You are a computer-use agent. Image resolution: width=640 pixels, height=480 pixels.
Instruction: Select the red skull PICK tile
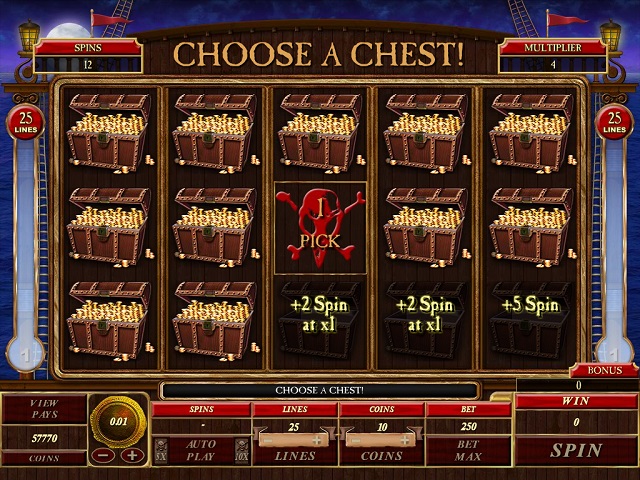pyautogui.click(x=320, y=228)
